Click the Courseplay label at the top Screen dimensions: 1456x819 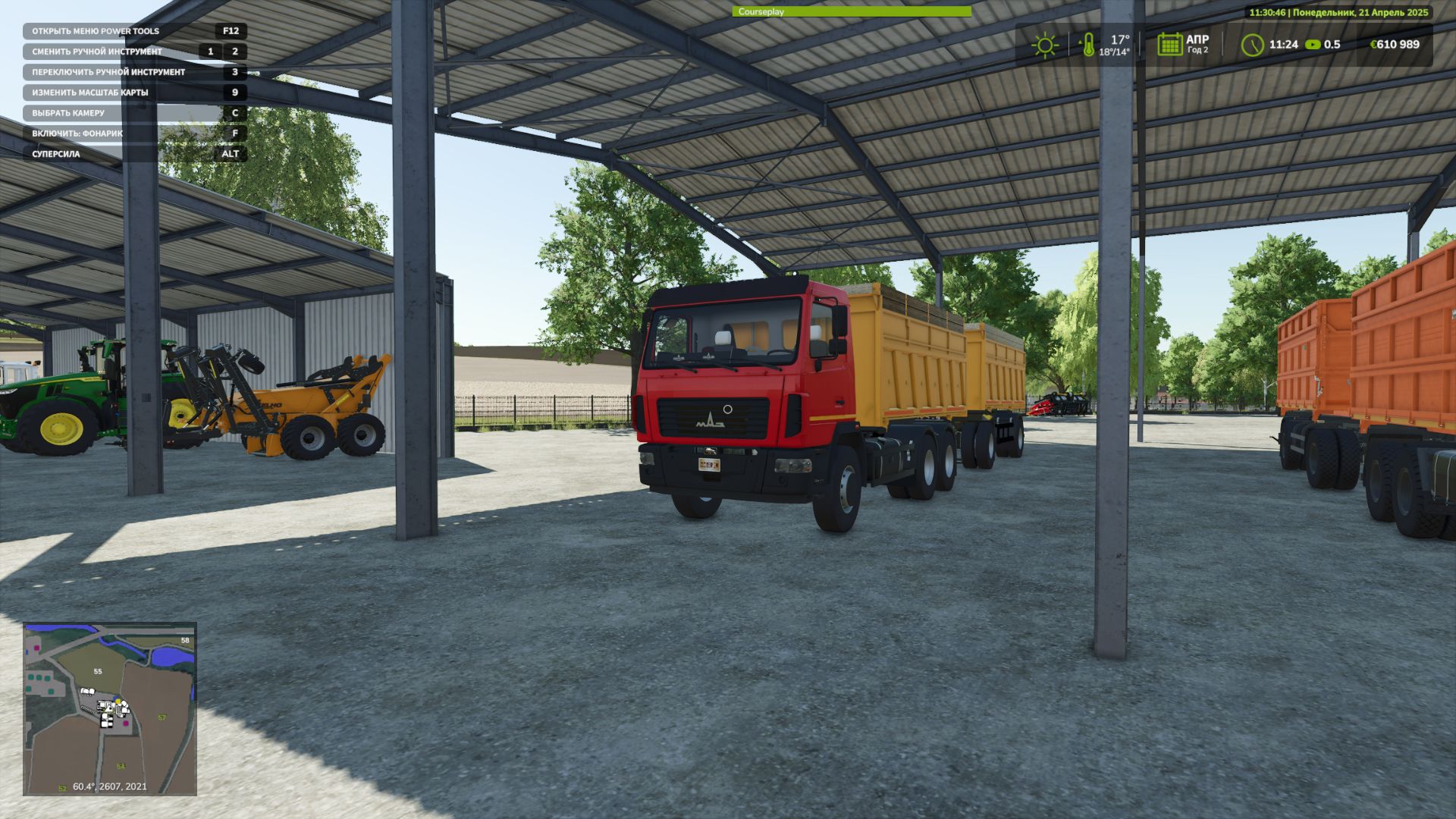[762, 12]
